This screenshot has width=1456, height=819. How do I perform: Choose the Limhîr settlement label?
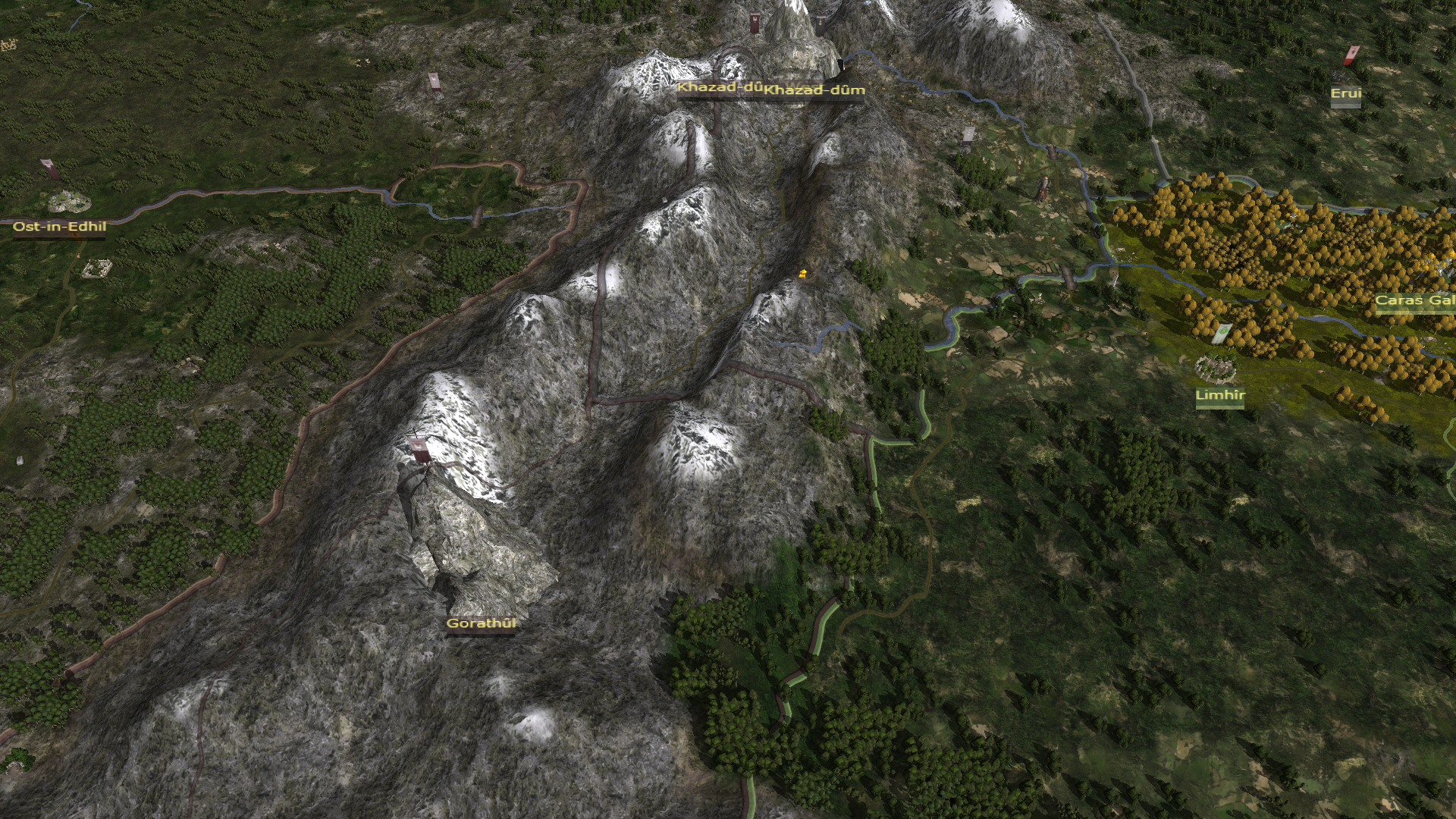pos(1219,395)
